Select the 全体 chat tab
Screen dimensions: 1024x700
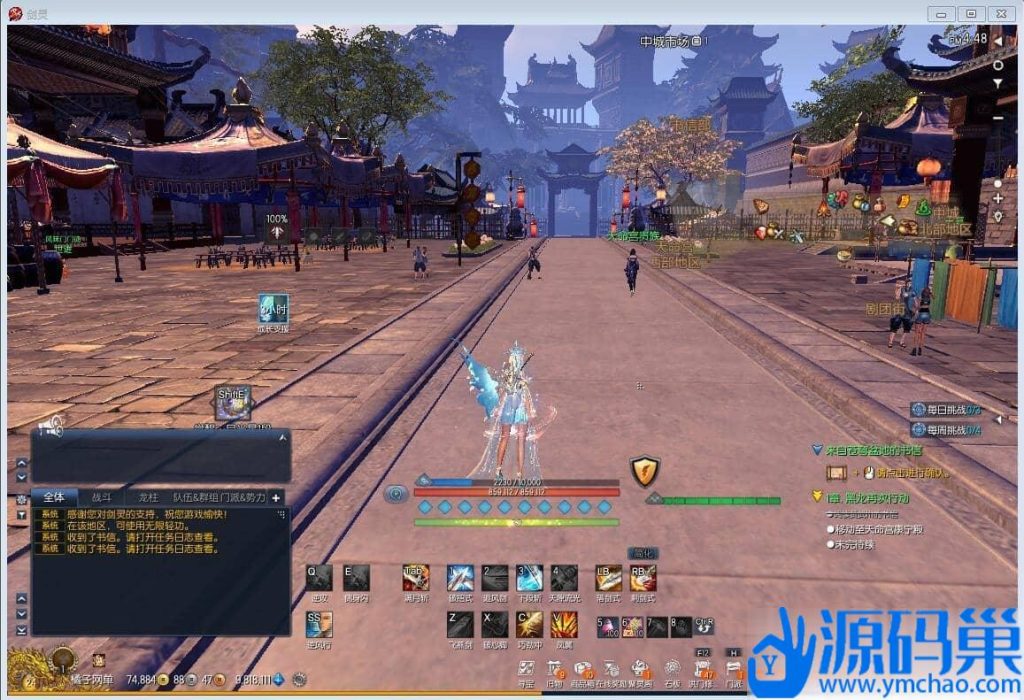54,497
